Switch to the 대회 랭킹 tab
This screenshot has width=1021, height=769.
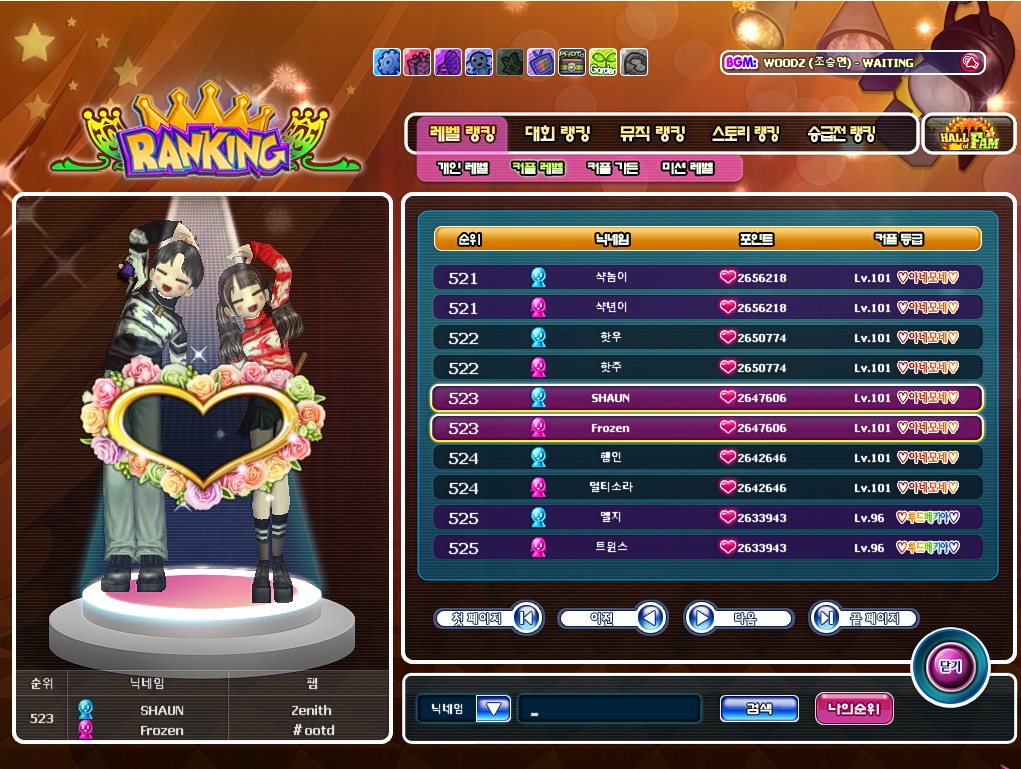coord(558,133)
